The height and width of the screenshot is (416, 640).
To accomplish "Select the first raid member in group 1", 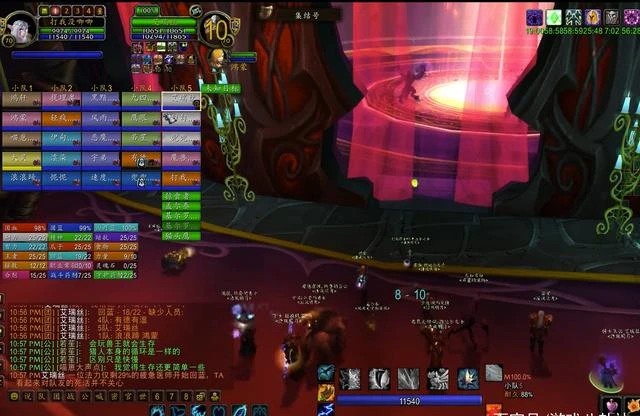I will 20,99.
